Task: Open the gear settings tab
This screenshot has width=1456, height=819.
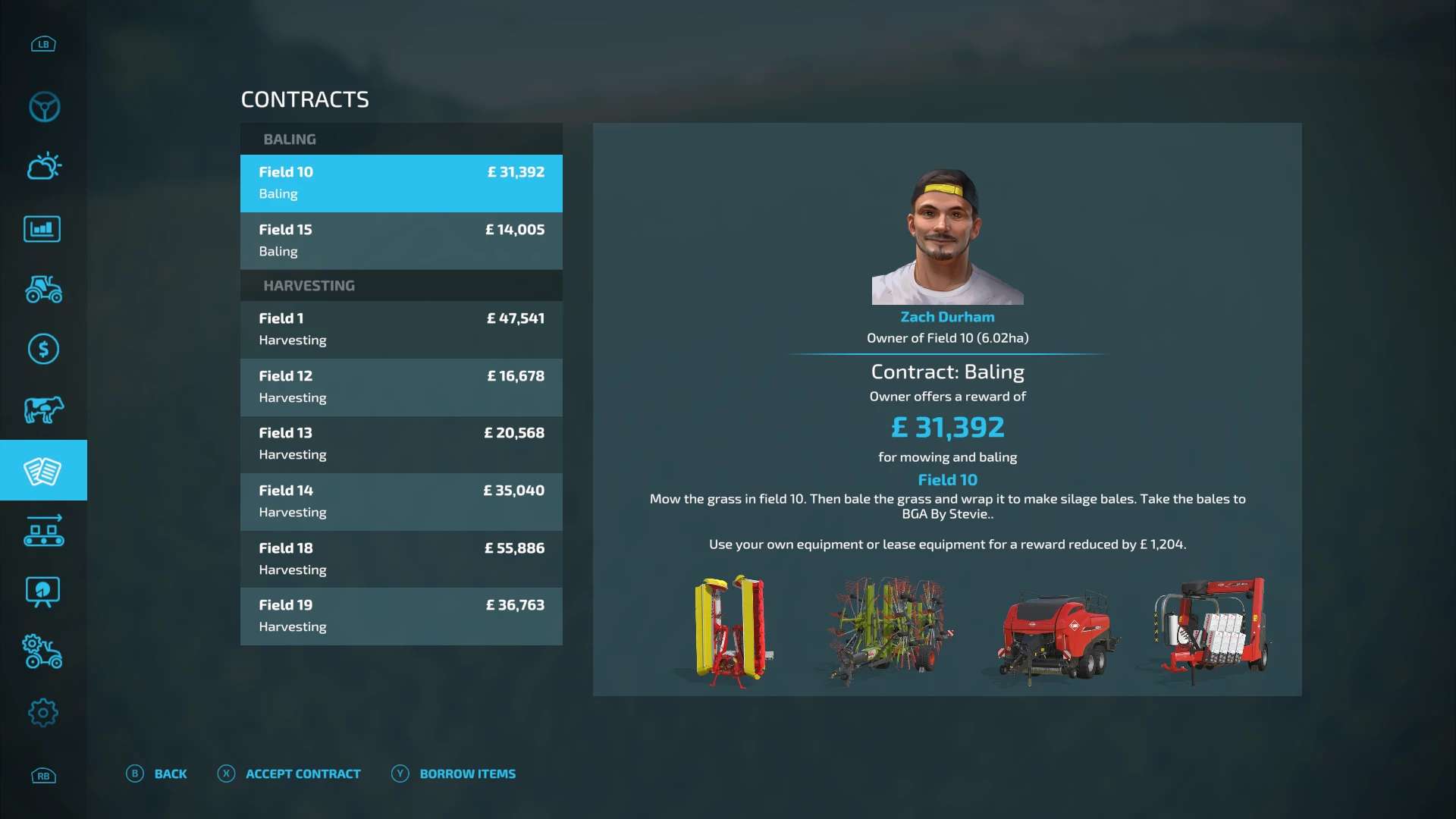Action: pyautogui.click(x=43, y=713)
